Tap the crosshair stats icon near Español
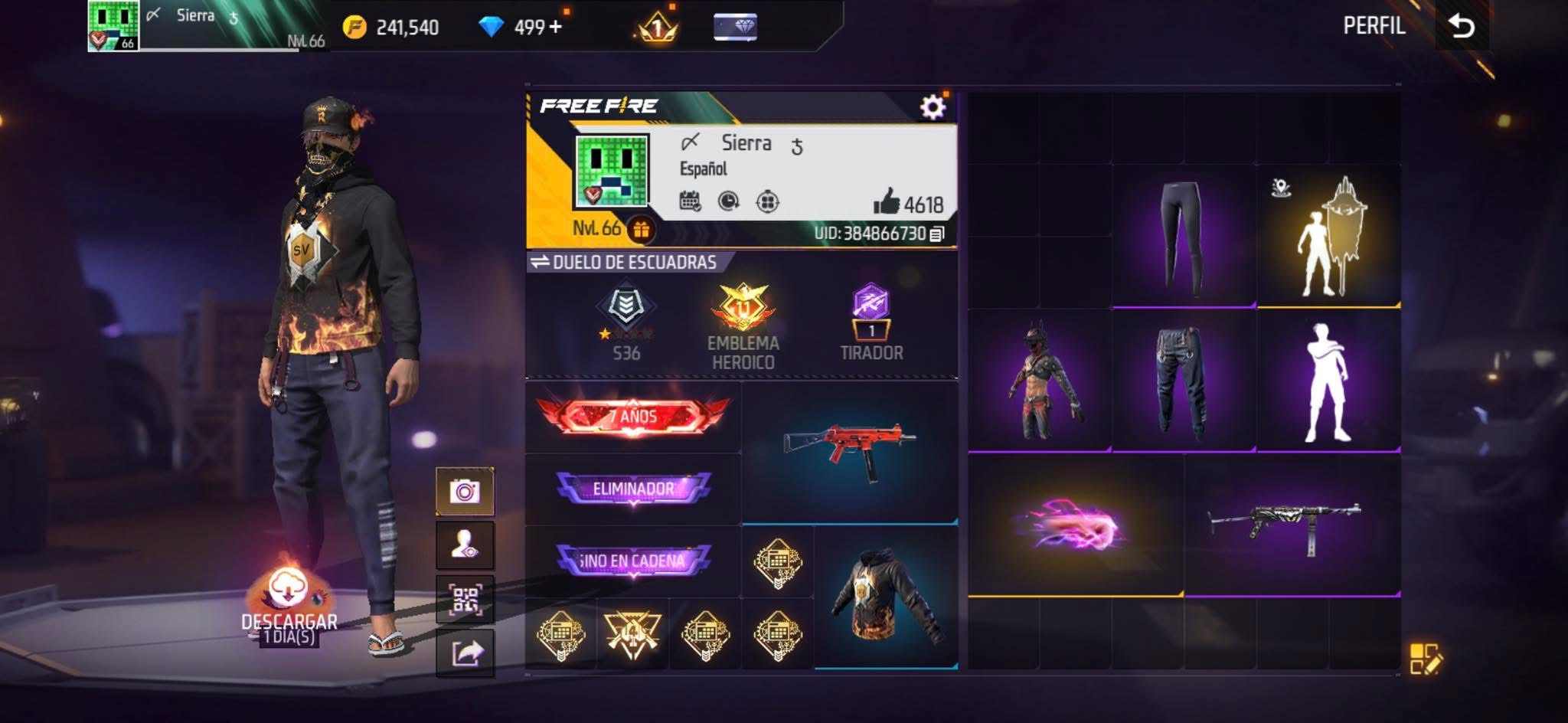1568x723 pixels. (x=768, y=201)
